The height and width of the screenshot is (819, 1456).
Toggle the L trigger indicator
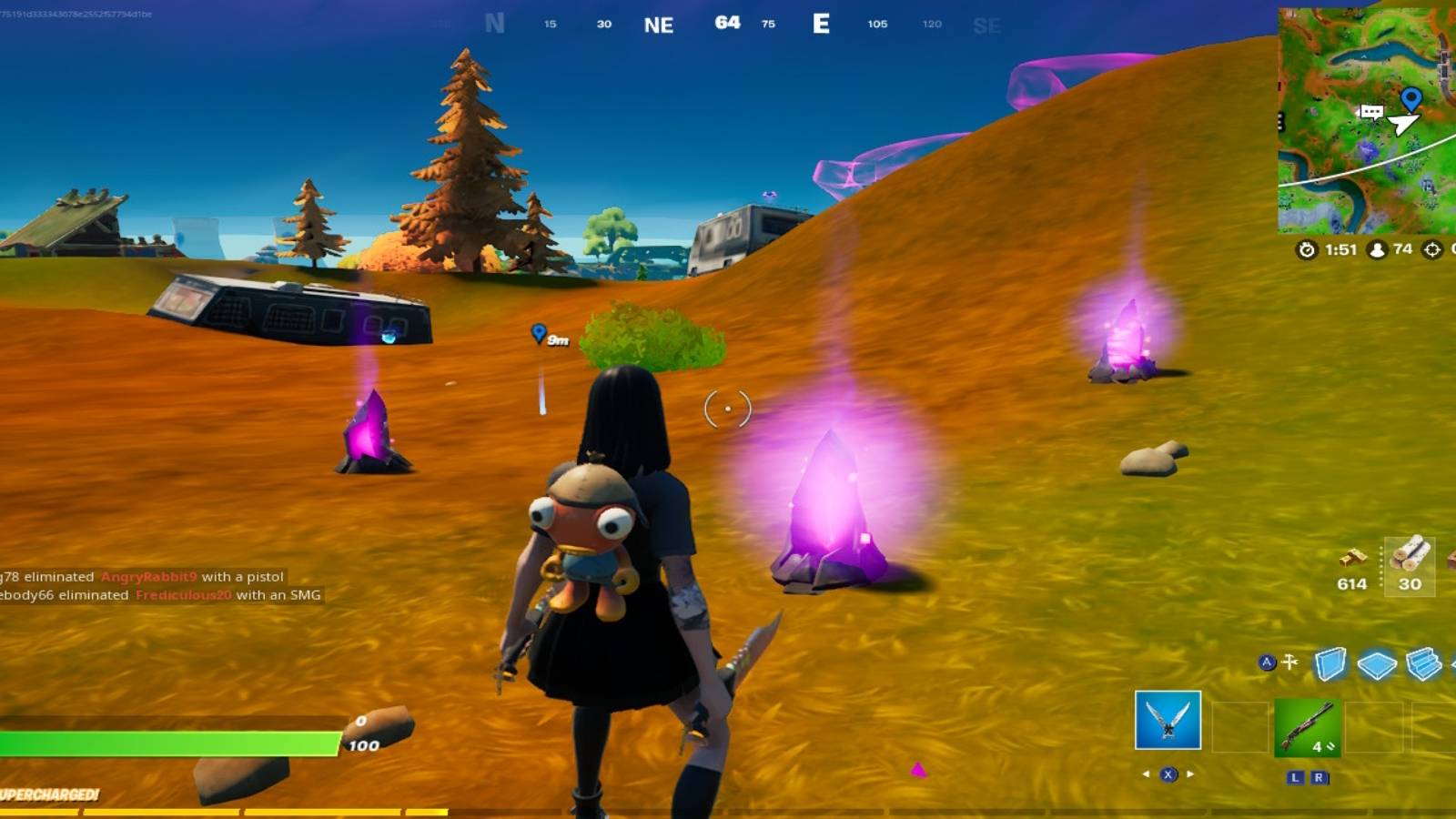coord(1296,777)
